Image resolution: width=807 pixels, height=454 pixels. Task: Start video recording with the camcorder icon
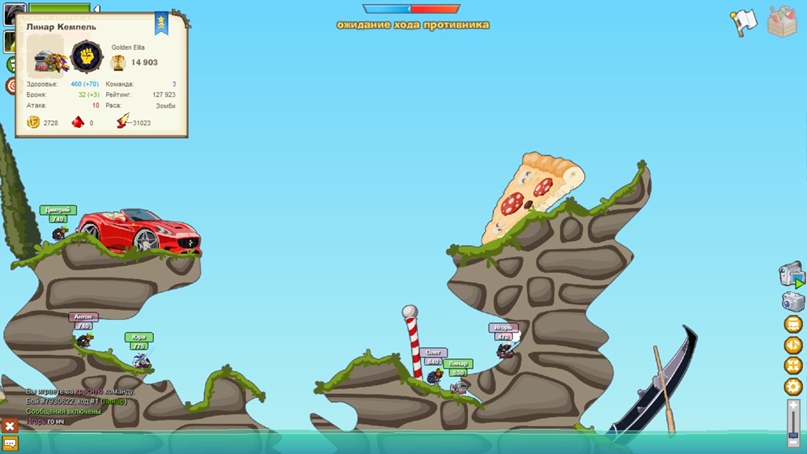pos(791,274)
